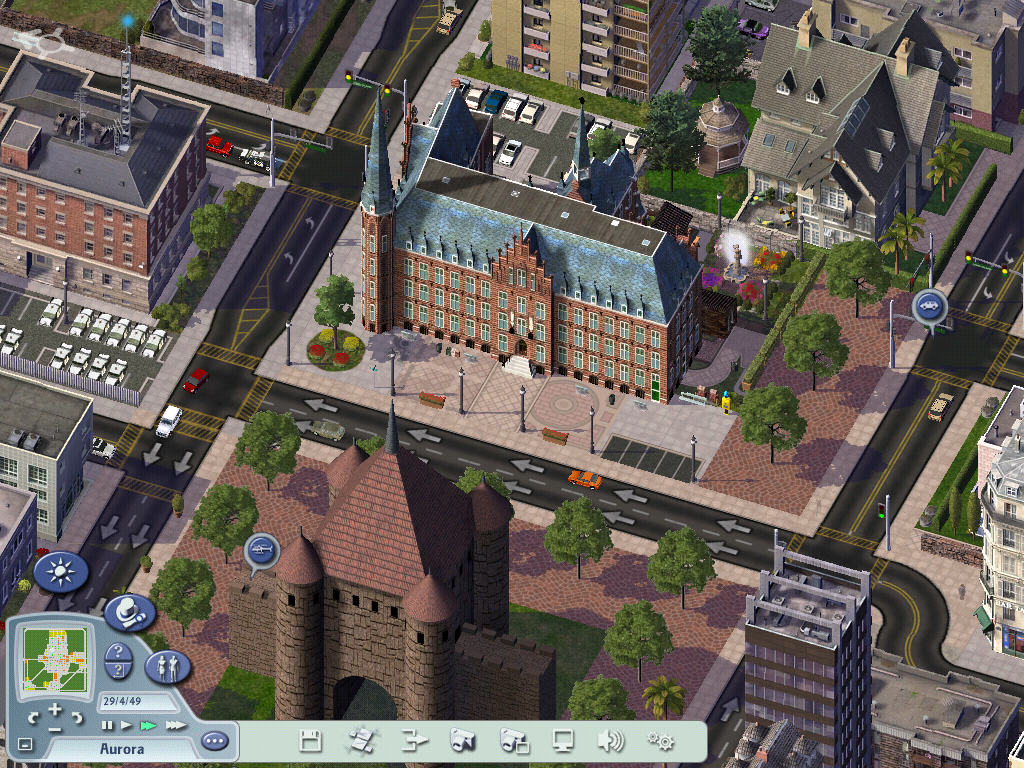Viewport: 1024px width, 768px height.
Task: Quit the game via the exit arrow icon
Action: point(412,741)
